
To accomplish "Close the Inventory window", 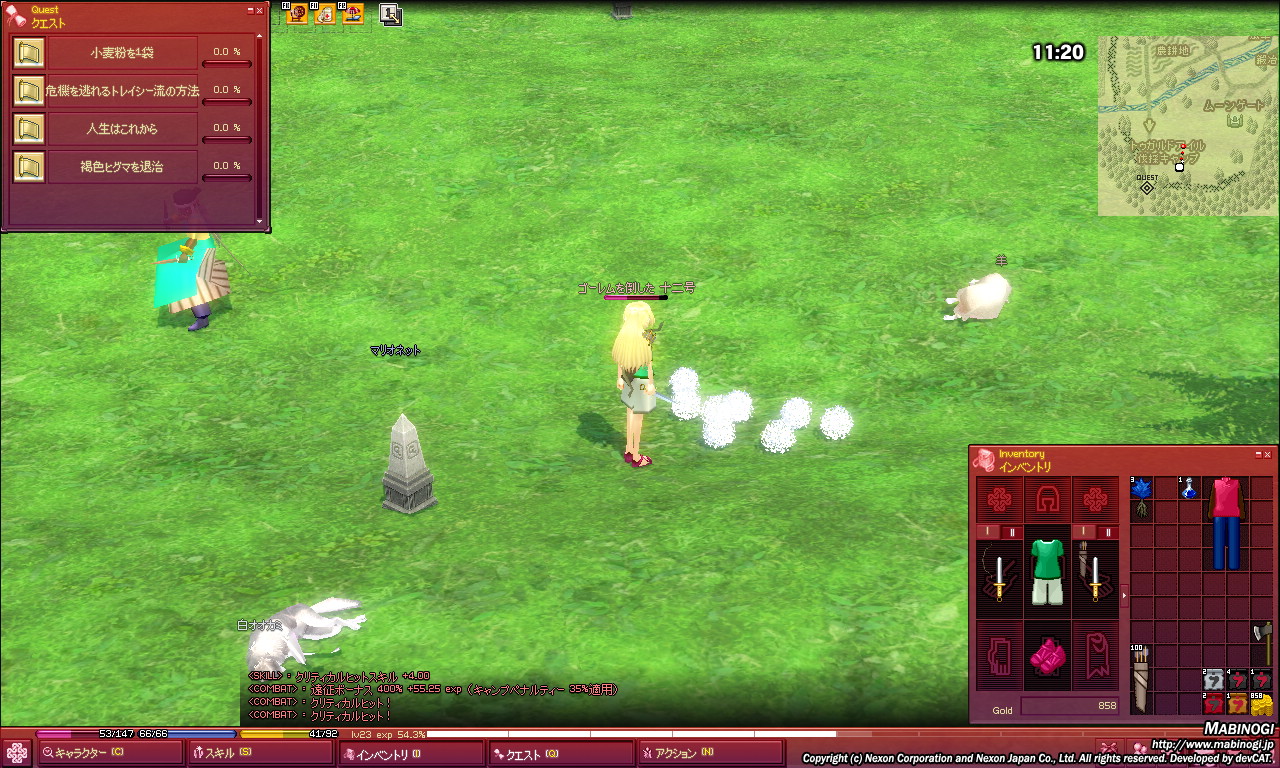I will pos(1268,454).
